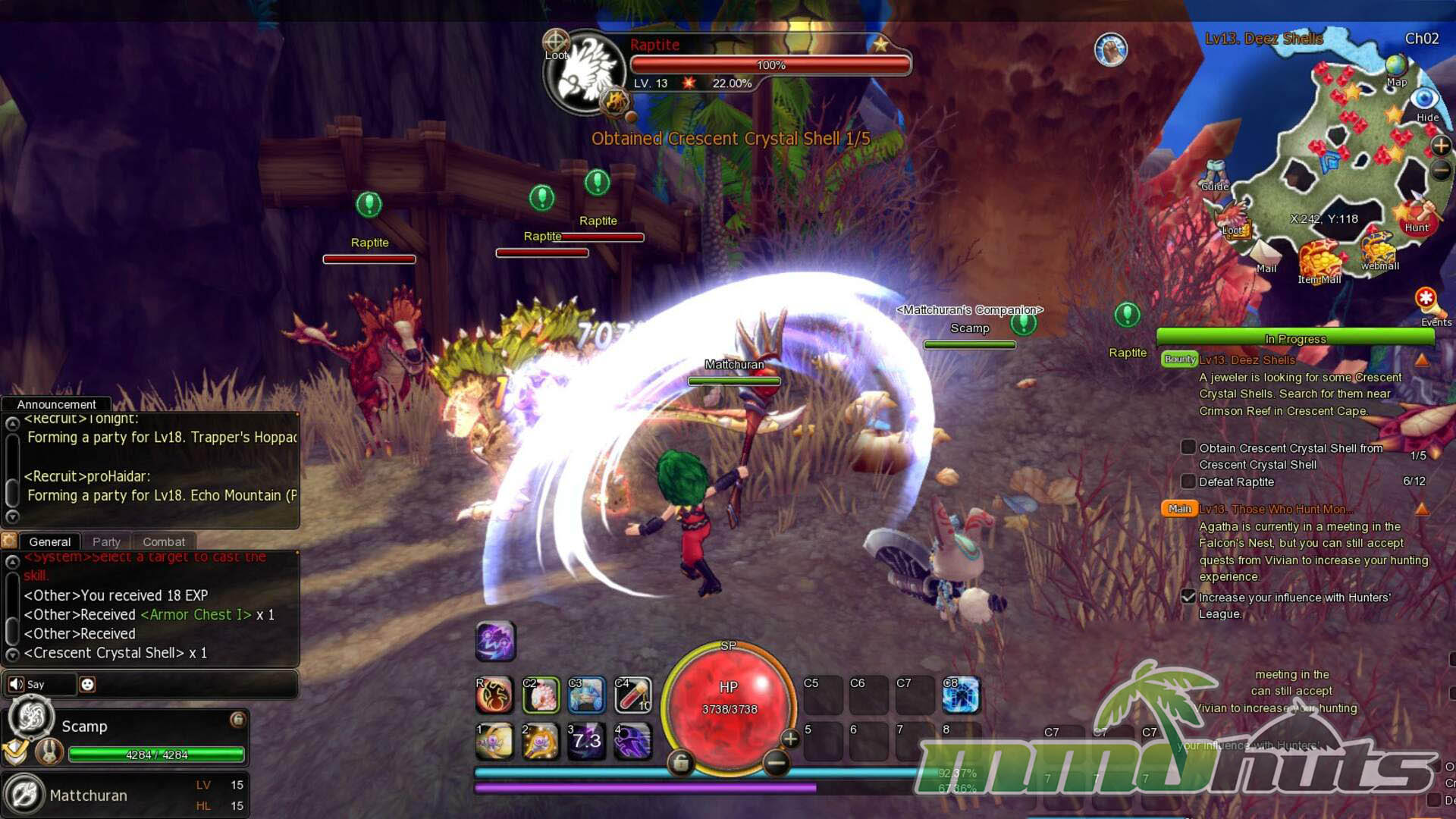Use the C4 potion slot item

point(632,695)
